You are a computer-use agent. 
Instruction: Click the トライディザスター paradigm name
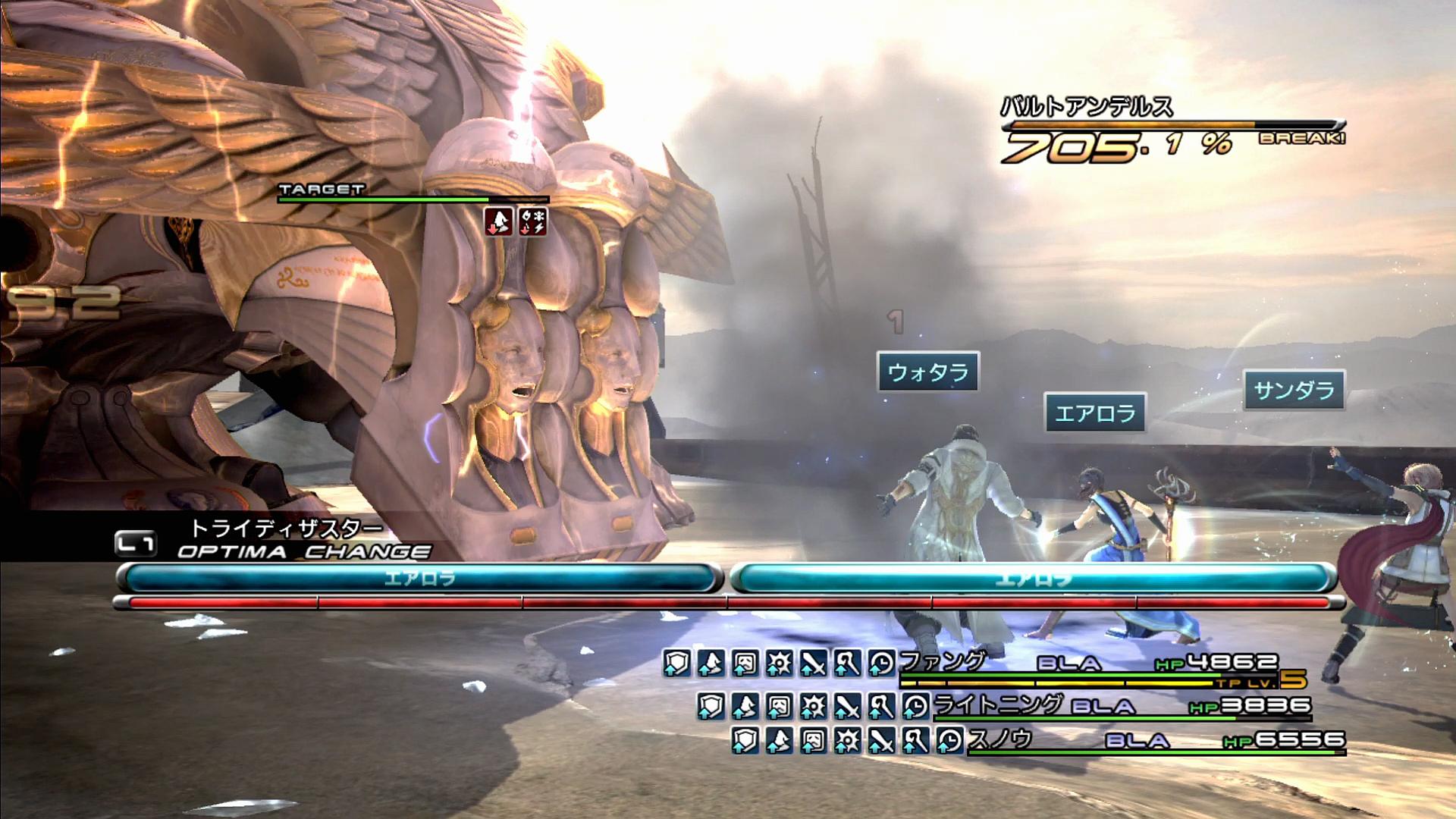286,528
